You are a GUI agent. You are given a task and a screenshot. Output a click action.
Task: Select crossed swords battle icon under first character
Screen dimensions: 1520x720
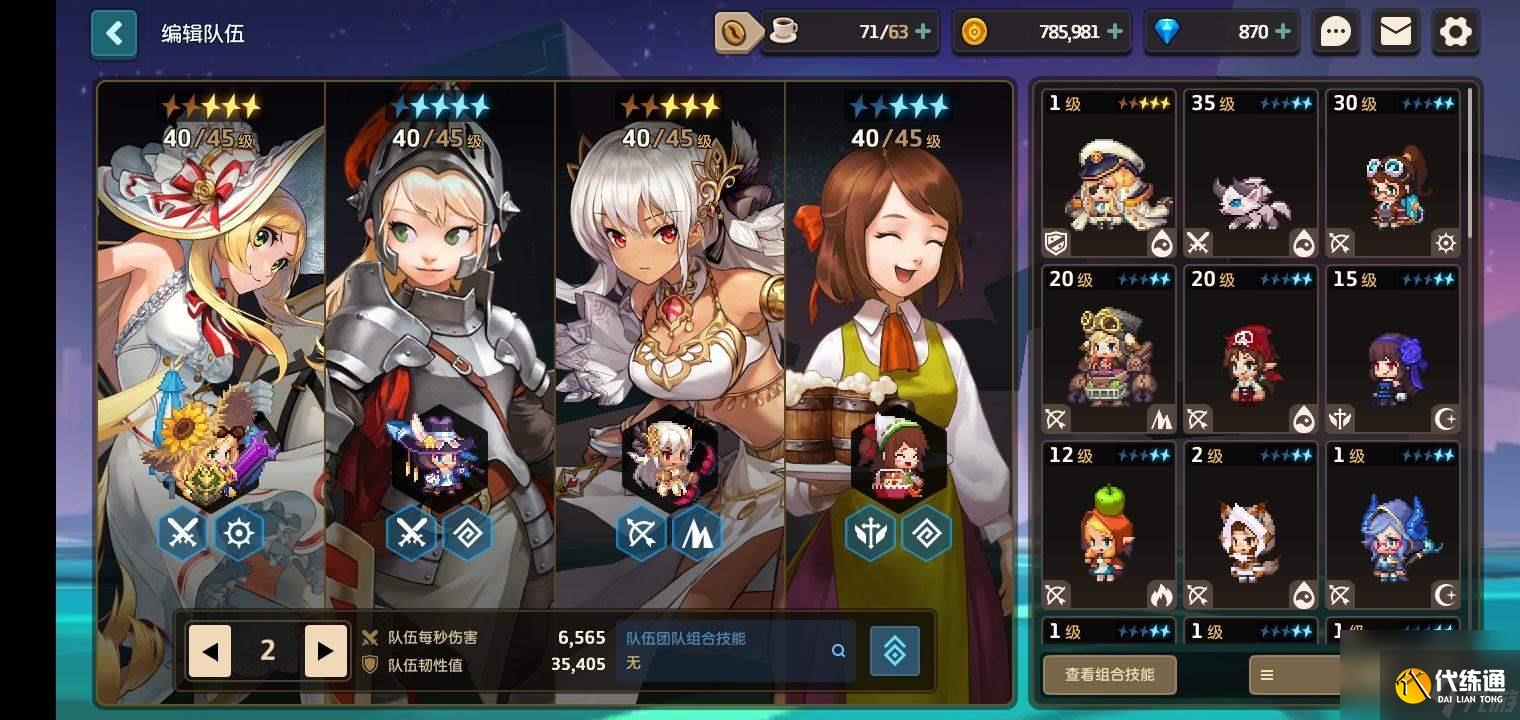pos(180,533)
